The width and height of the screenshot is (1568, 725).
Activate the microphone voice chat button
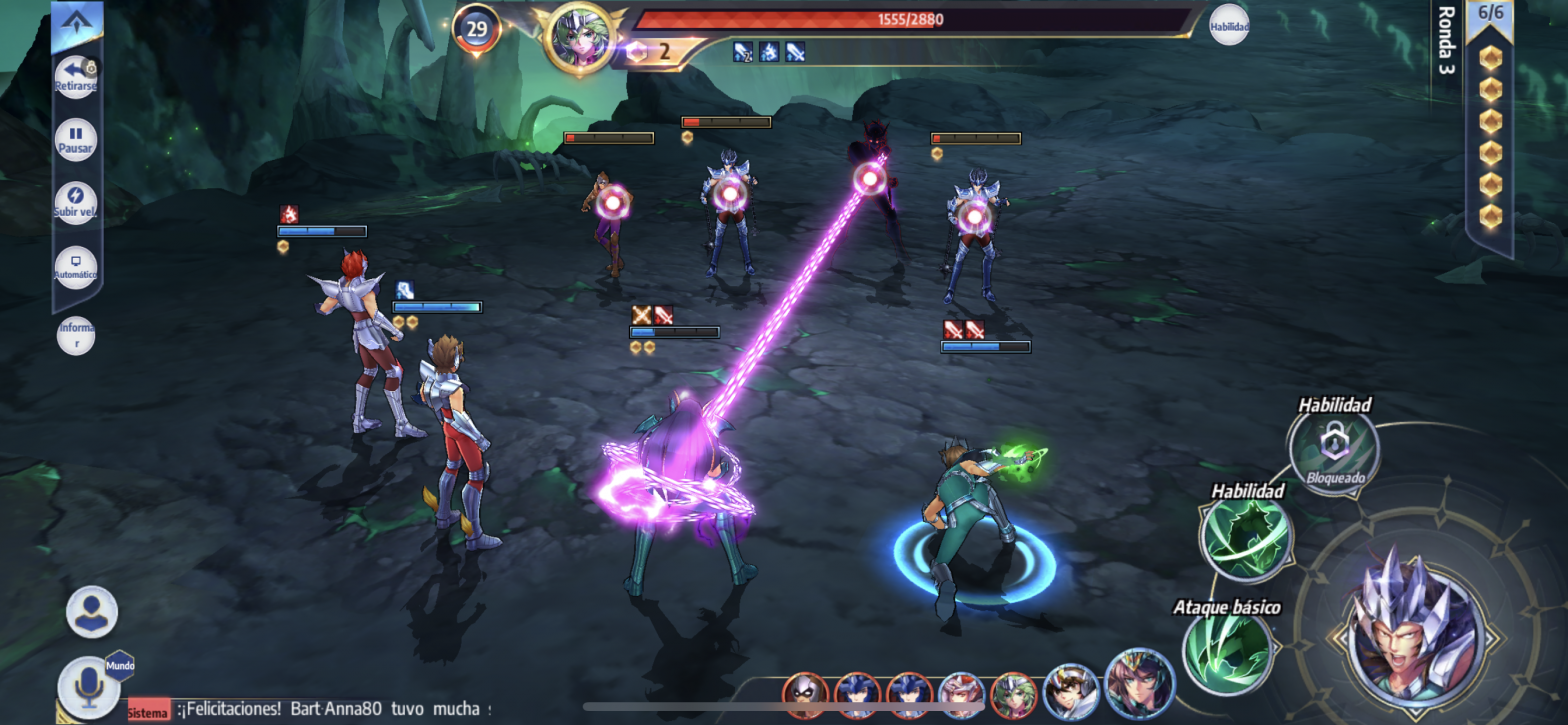point(88,687)
